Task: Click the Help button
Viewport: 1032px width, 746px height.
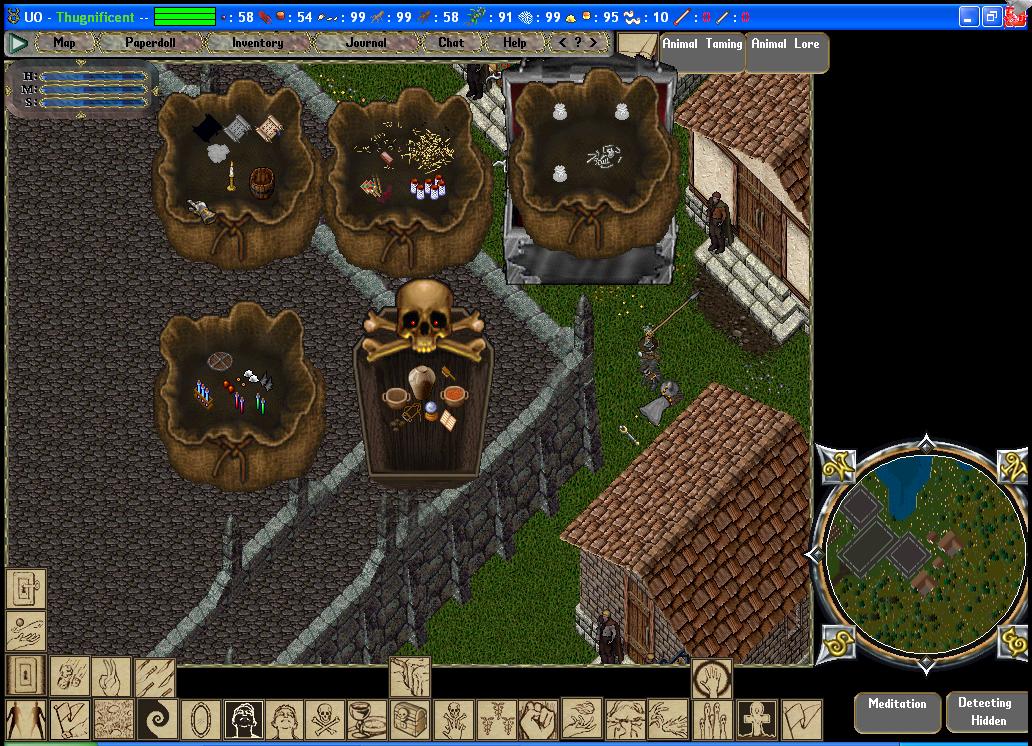Action: [x=514, y=43]
